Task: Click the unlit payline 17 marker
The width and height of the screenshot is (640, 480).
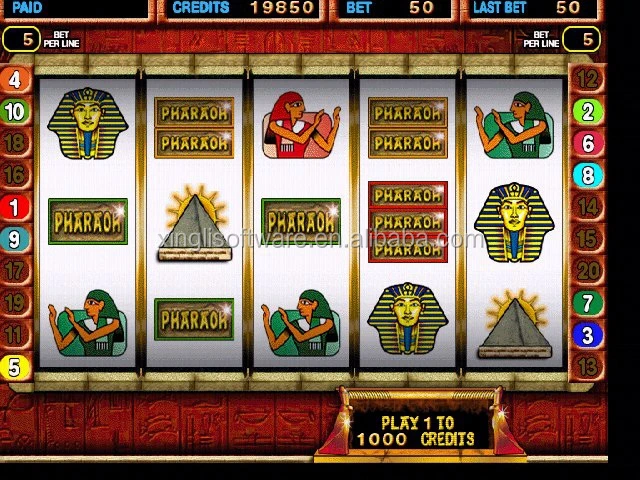Action: point(15,271)
